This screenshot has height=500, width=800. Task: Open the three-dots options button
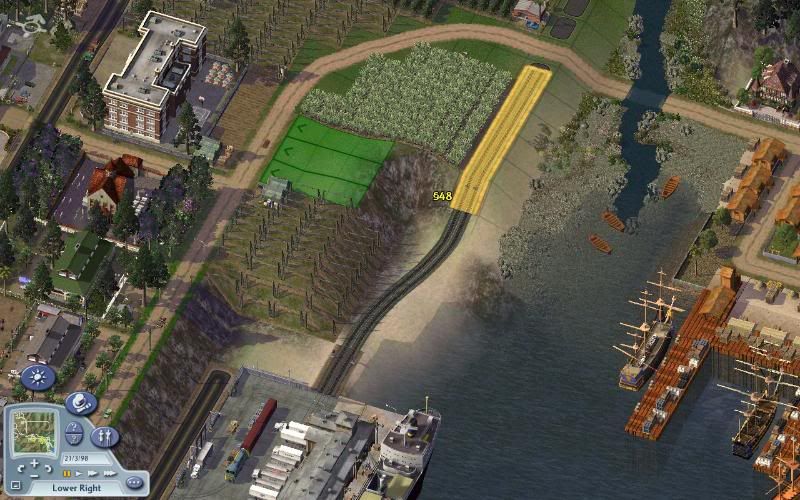pyautogui.click(x=133, y=483)
